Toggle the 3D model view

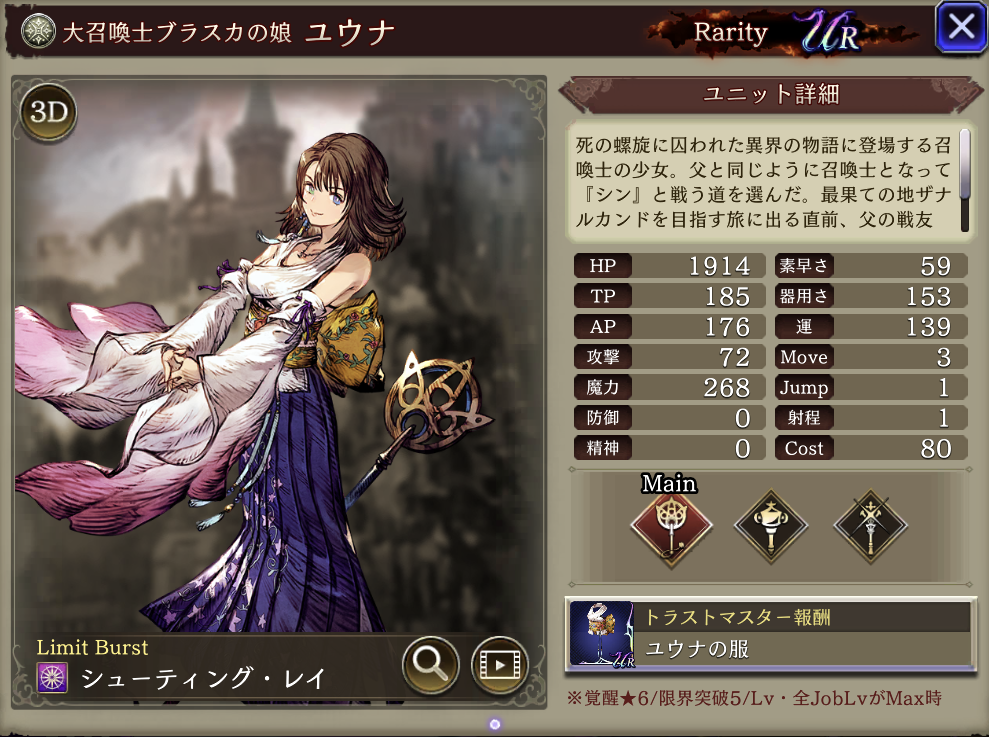tap(48, 113)
